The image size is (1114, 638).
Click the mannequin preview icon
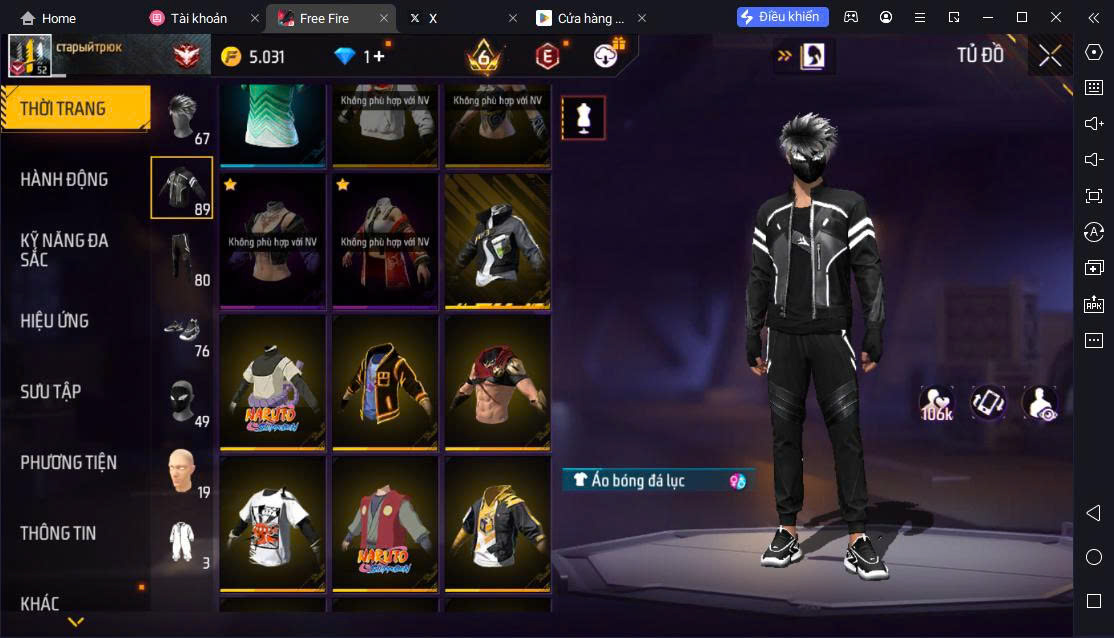(x=582, y=118)
